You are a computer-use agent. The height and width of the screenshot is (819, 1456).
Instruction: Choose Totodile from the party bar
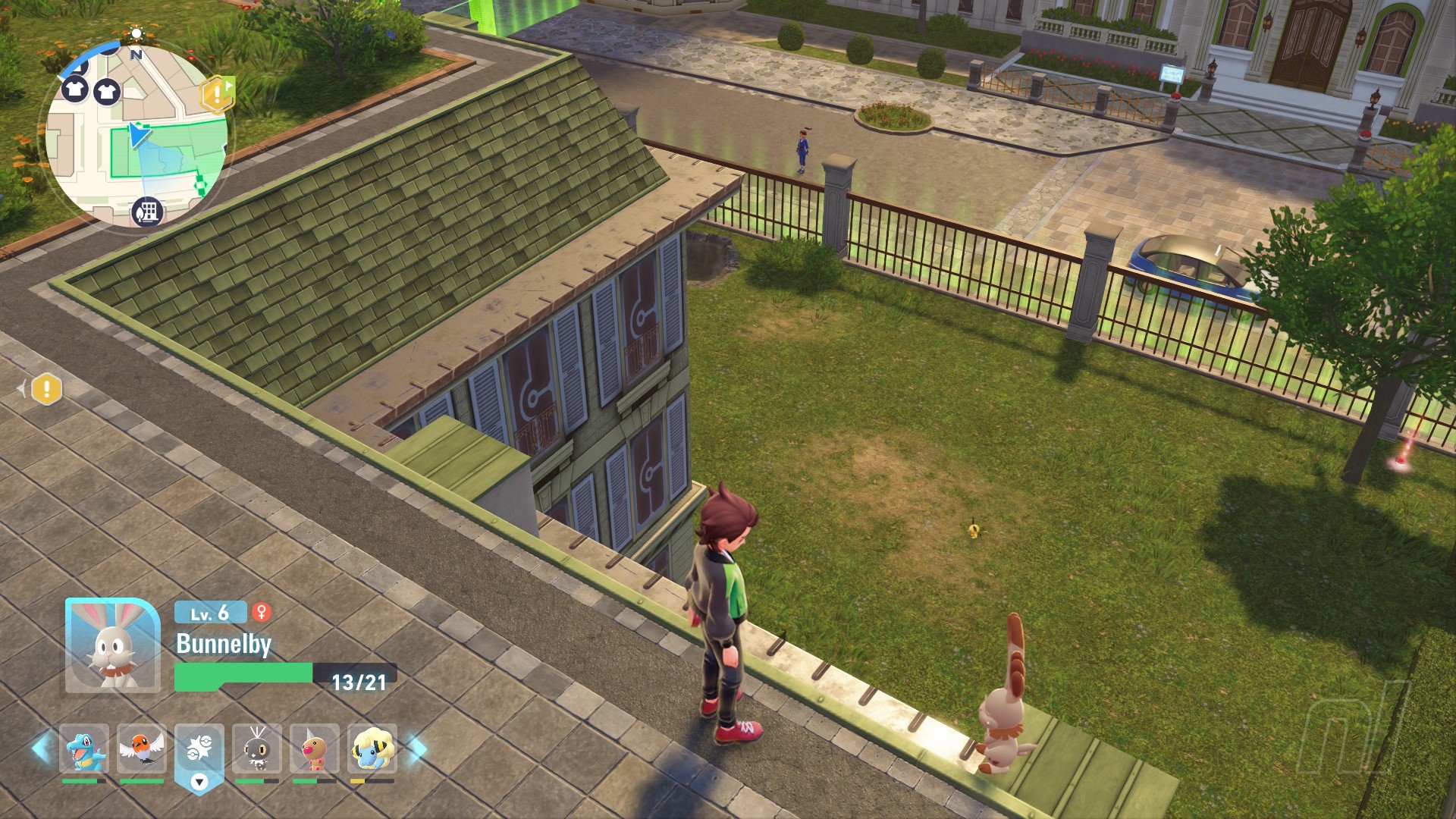pos(83,748)
